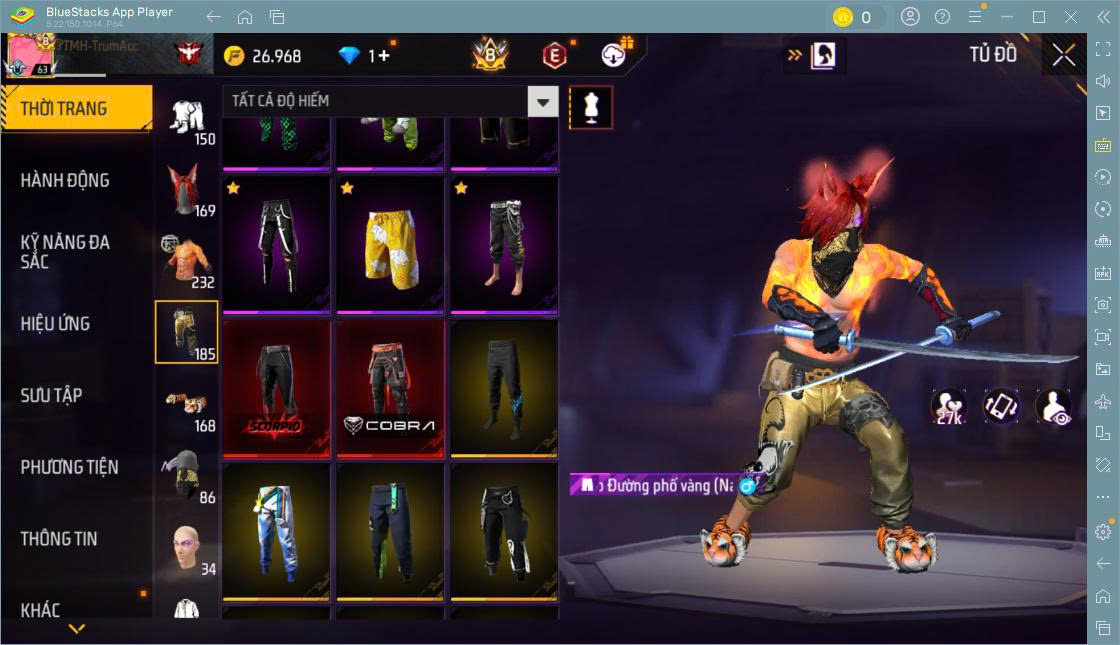Toggle the character visibility eye icon
1120x645 pixels.
click(1053, 407)
